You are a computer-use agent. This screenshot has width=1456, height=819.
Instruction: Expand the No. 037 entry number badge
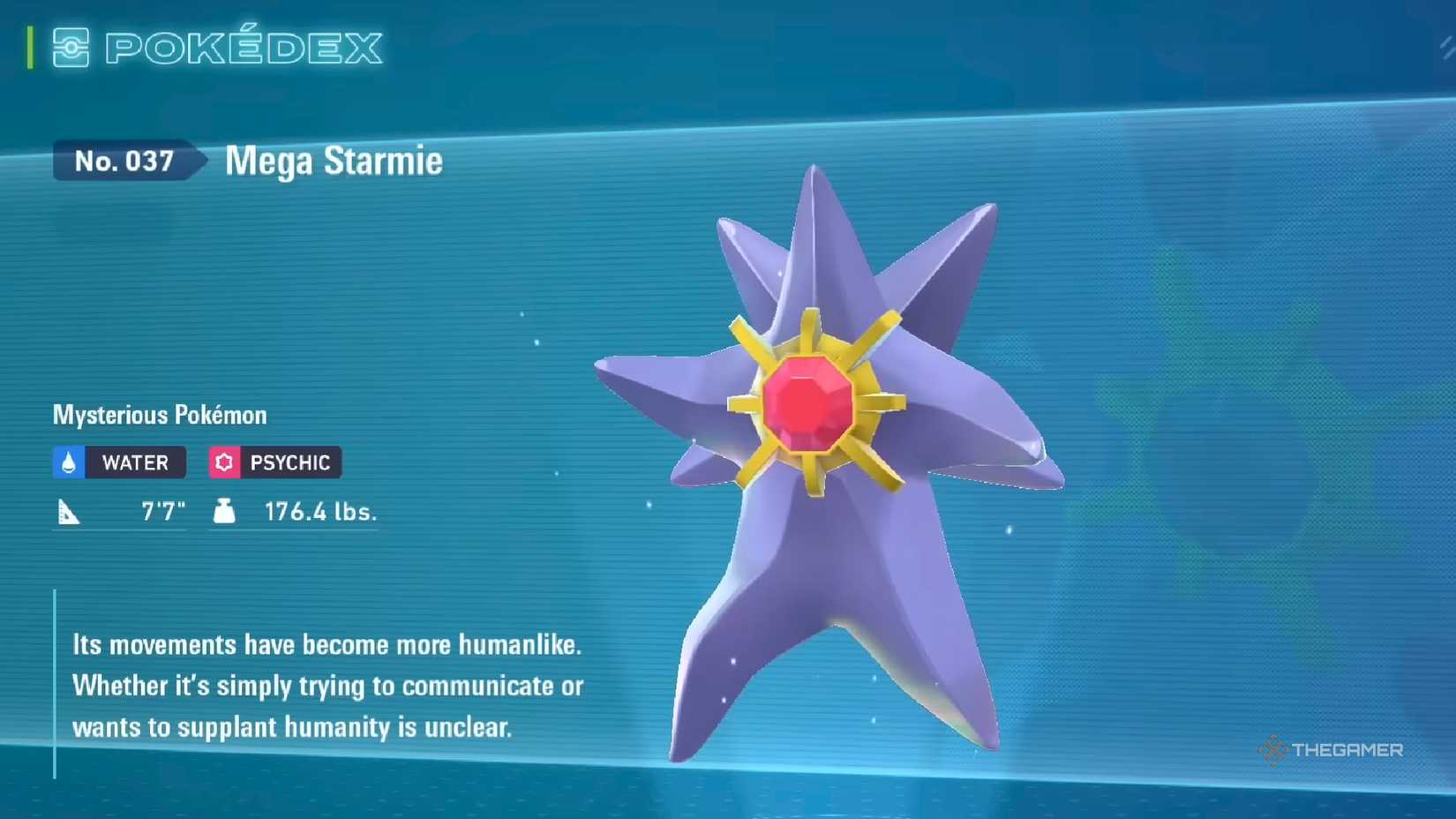pyautogui.click(x=126, y=162)
